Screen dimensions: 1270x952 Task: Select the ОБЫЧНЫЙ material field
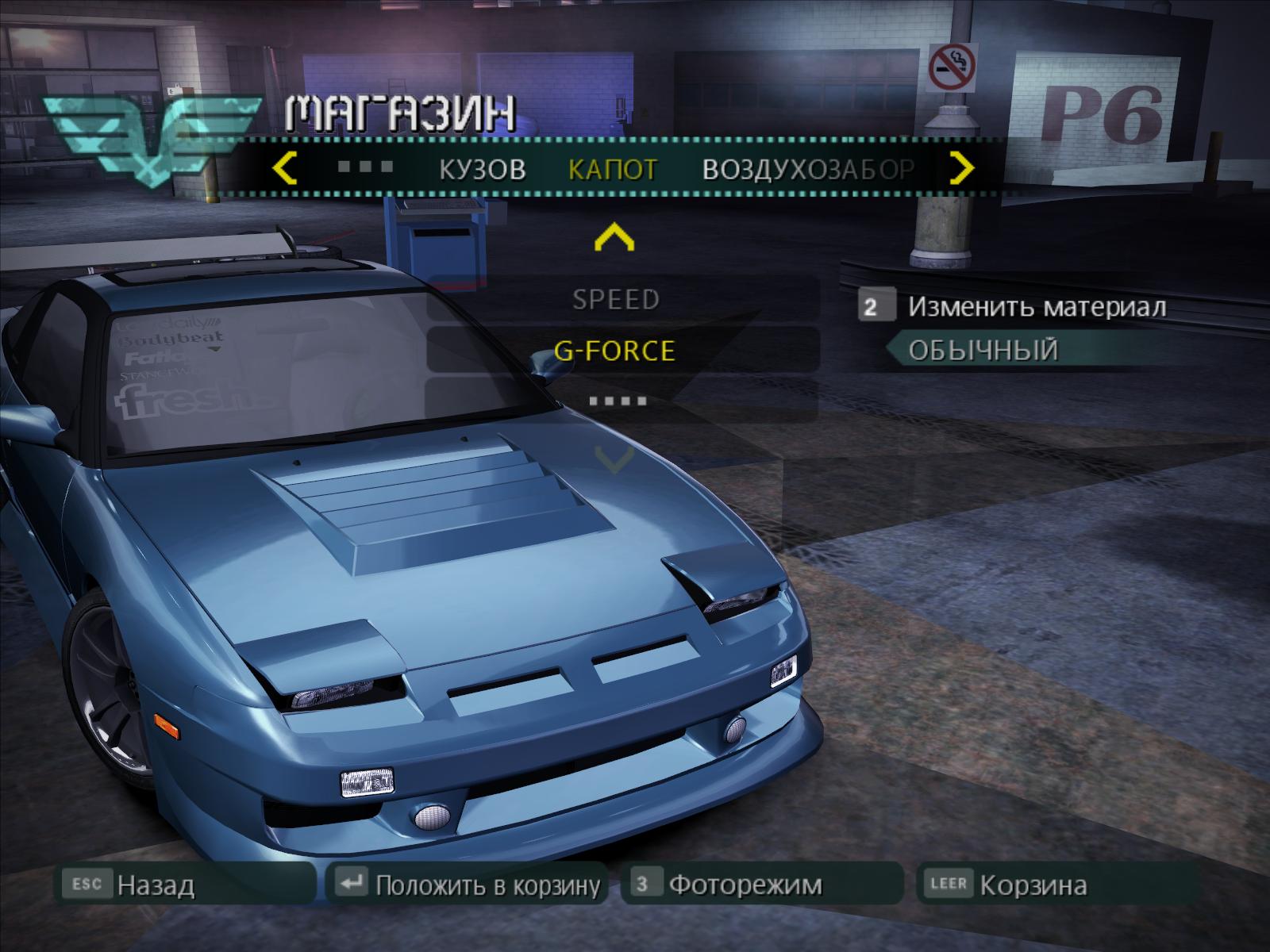tap(984, 350)
